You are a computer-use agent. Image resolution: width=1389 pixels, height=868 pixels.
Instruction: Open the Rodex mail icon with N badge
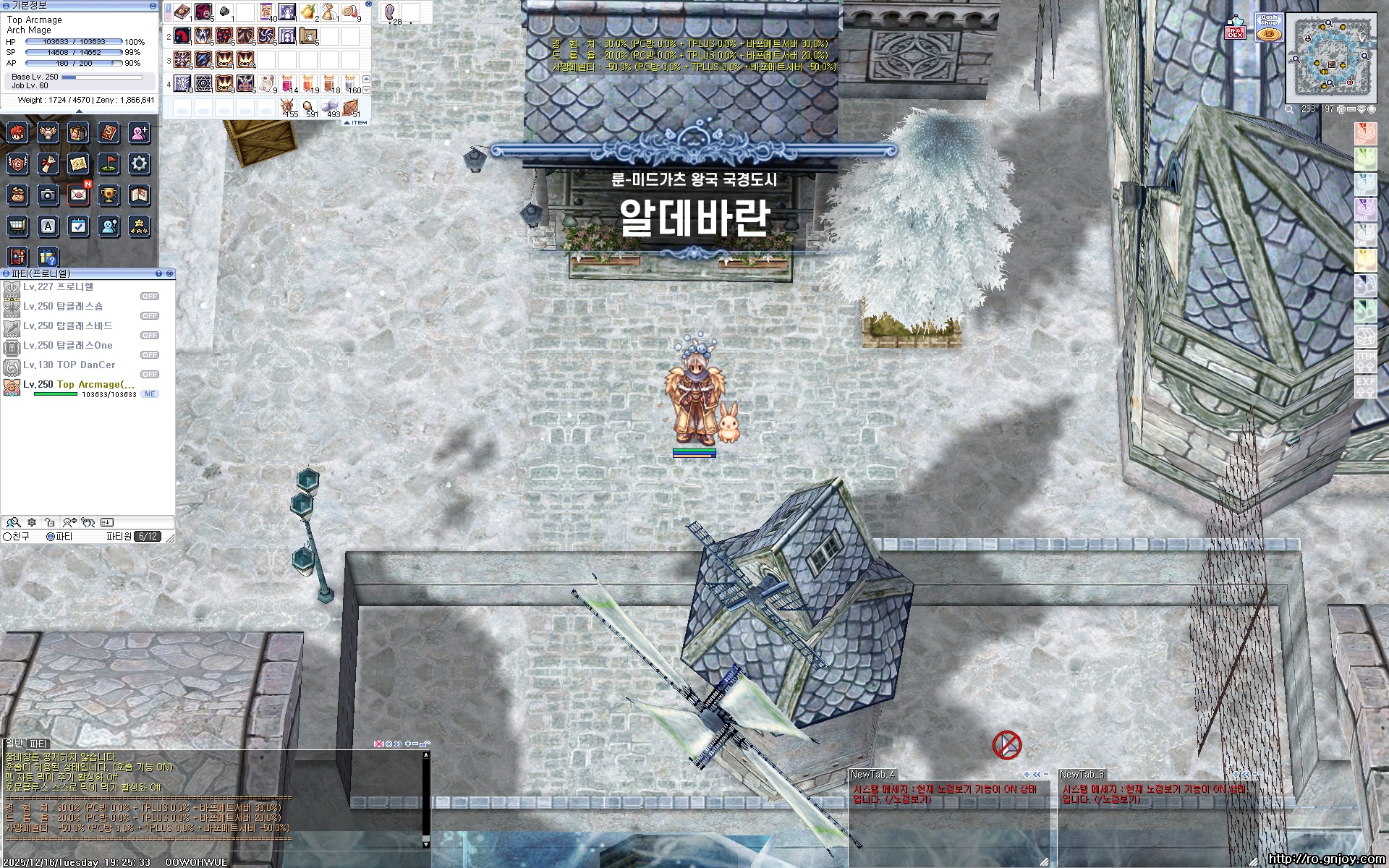77,195
